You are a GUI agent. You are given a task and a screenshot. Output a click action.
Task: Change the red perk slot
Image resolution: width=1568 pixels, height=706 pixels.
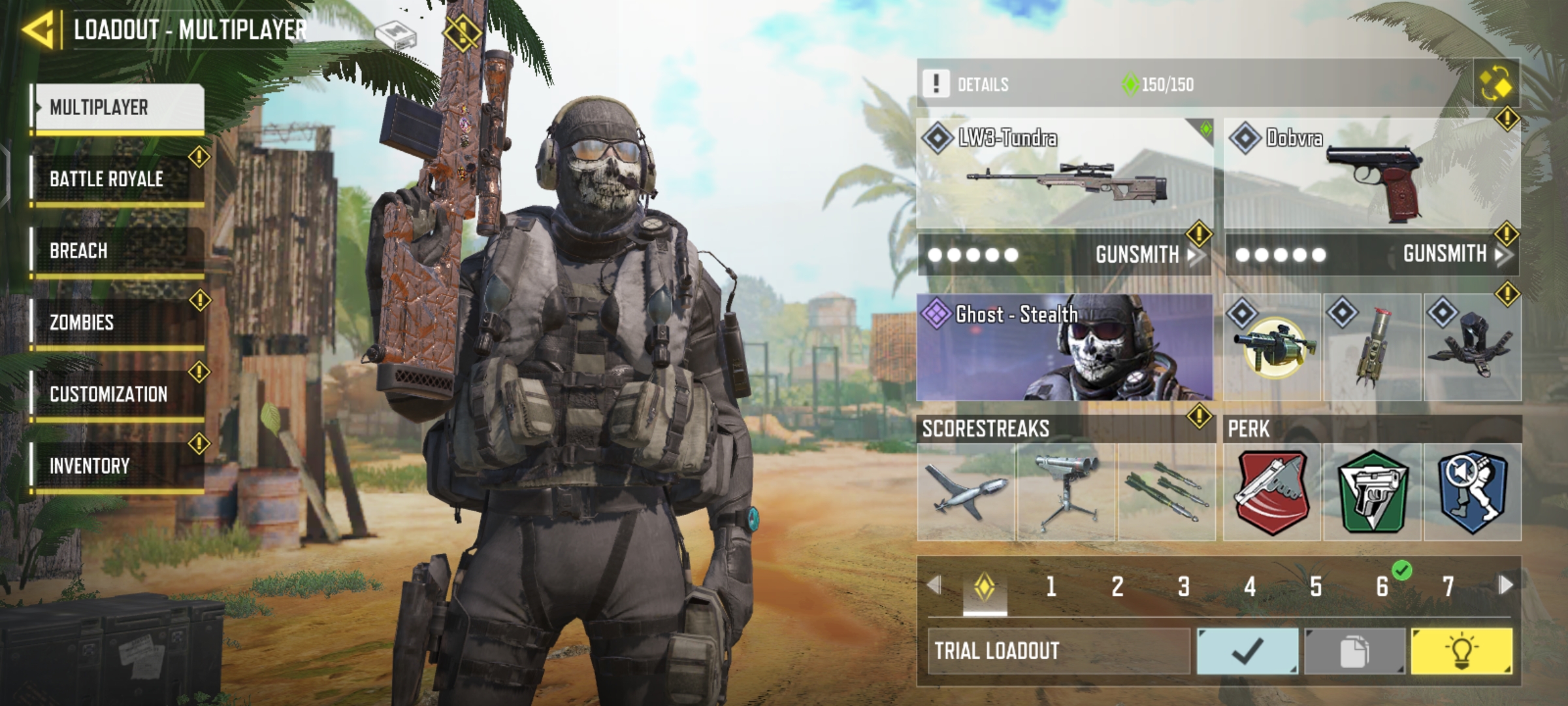click(x=1272, y=492)
